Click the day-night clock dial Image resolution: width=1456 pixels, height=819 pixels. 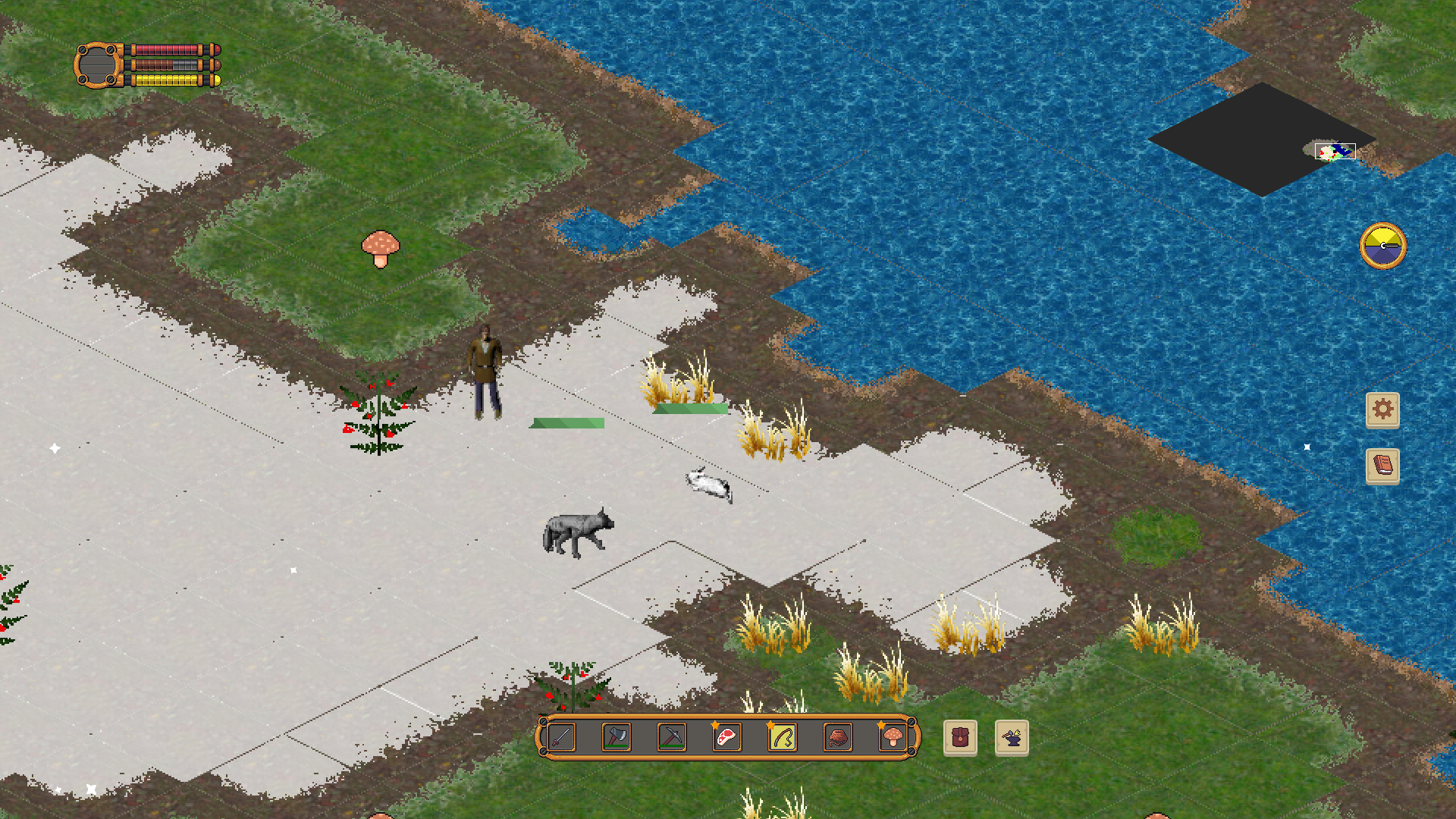[x=1382, y=246]
